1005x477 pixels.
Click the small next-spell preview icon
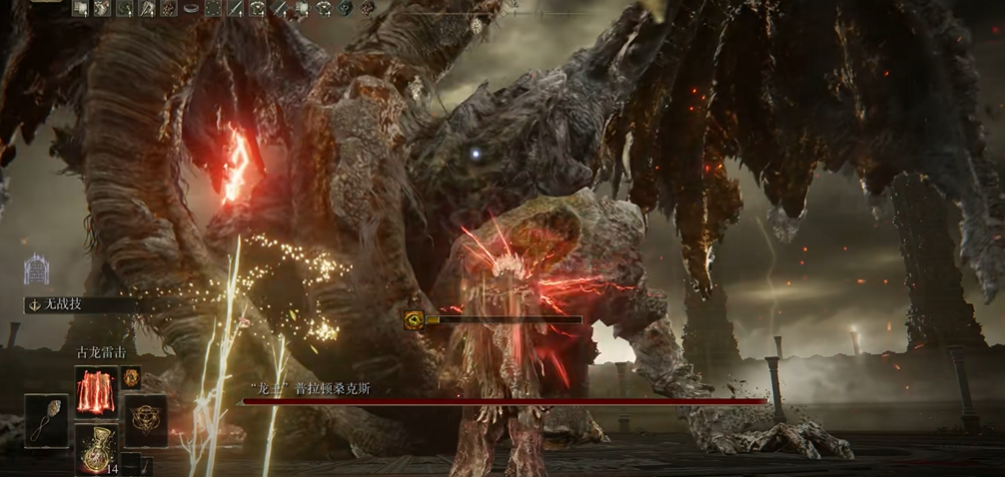pyautogui.click(x=131, y=378)
